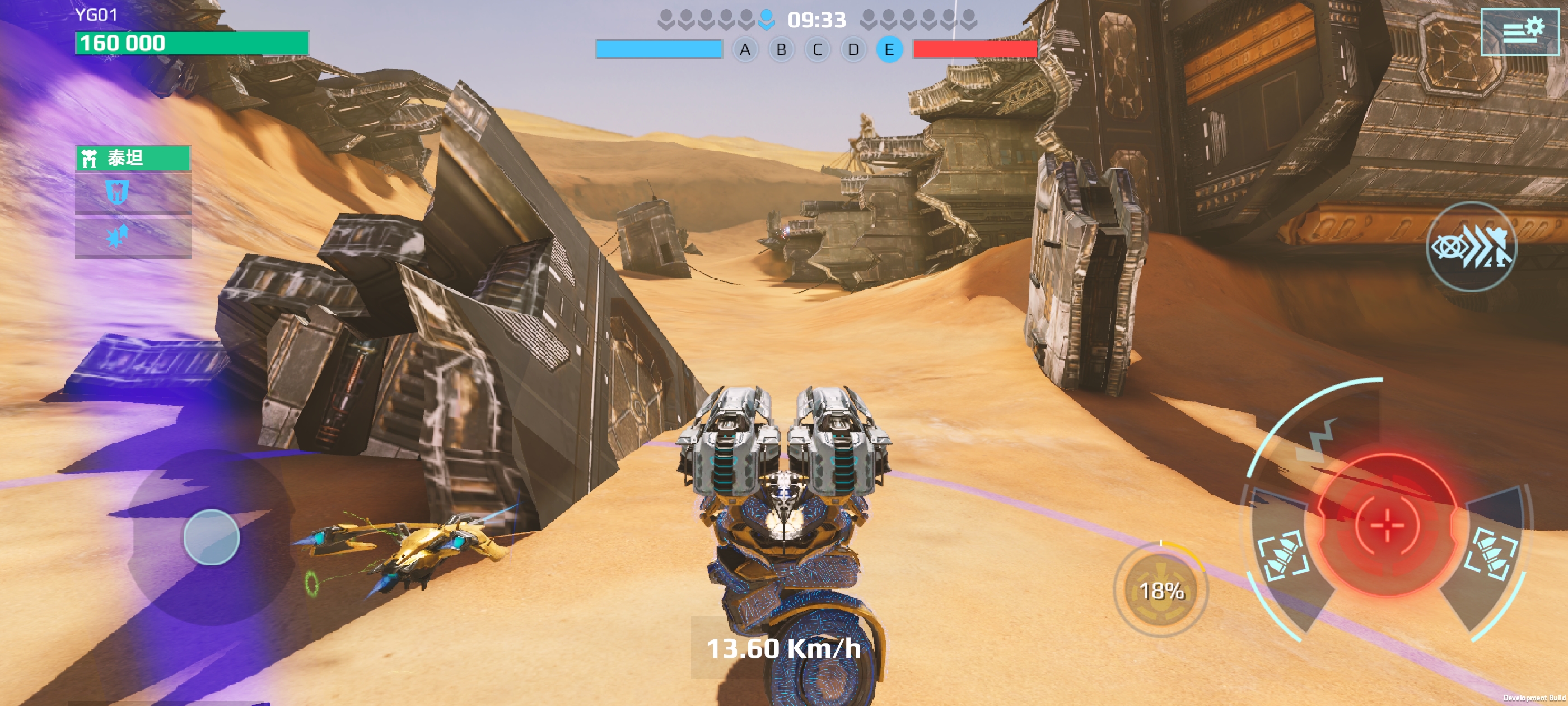The height and width of the screenshot is (706, 1568).
Task: Select beacon C indicator
Action: click(817, 50)
